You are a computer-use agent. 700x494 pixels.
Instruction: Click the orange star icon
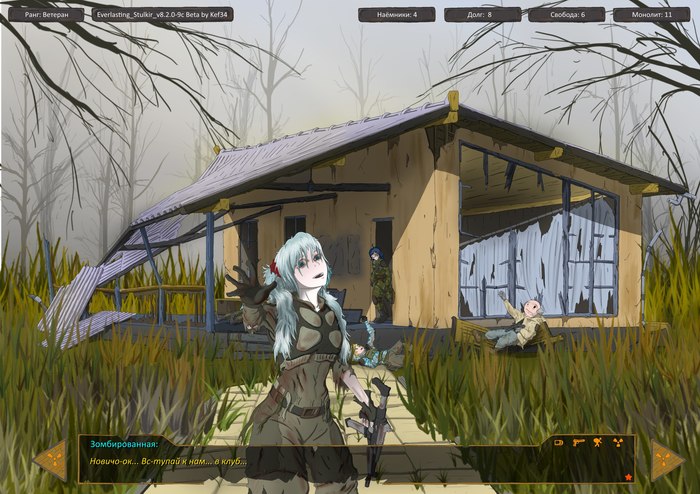click(628, 476)
